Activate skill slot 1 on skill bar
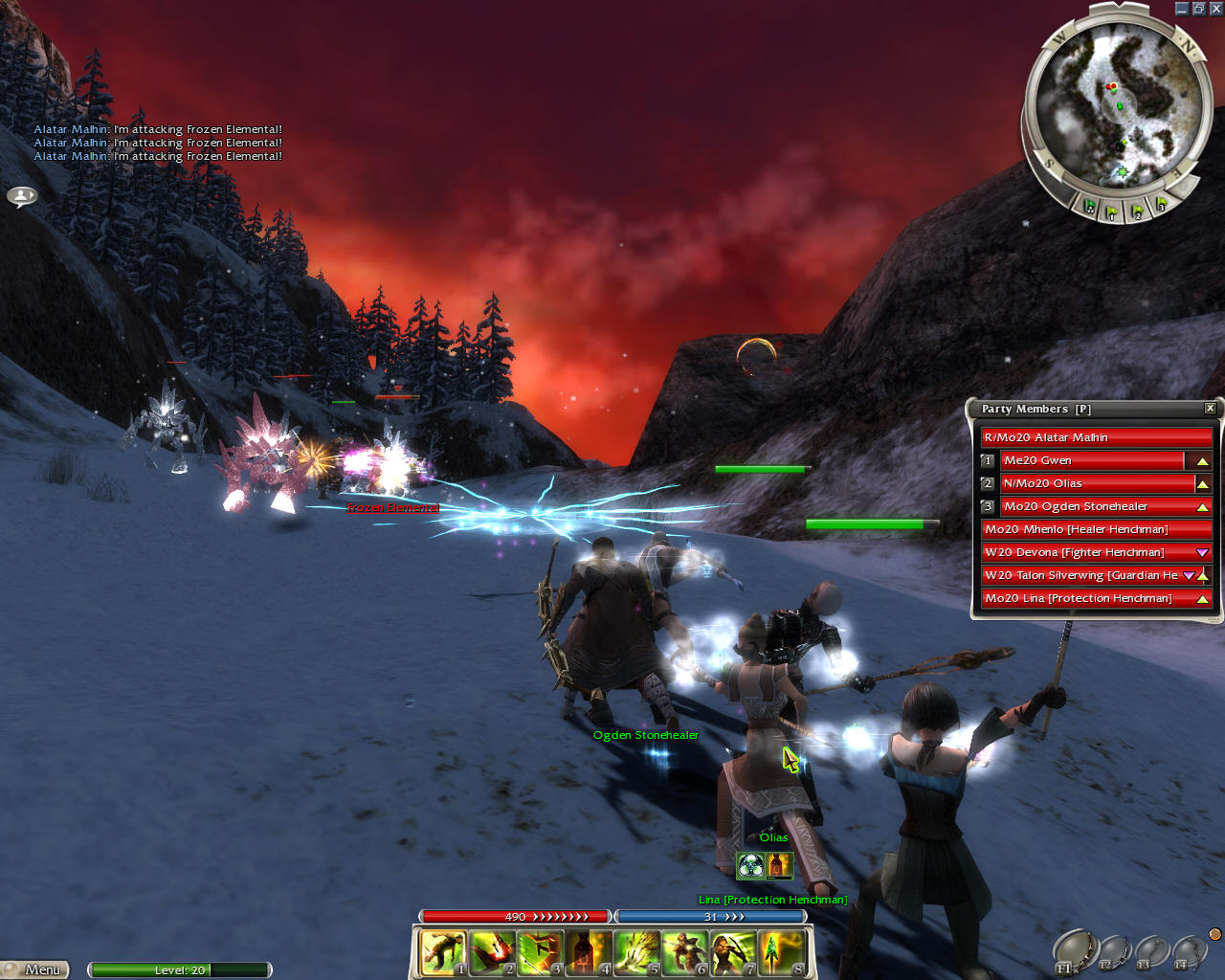 (443, 953)
